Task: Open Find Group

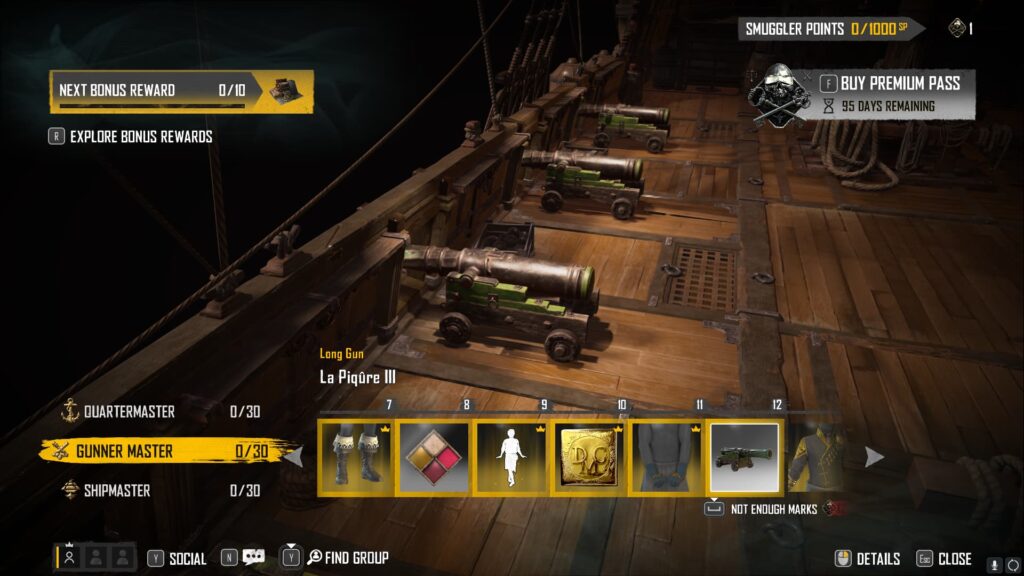Action: click(x=346, y=558)
